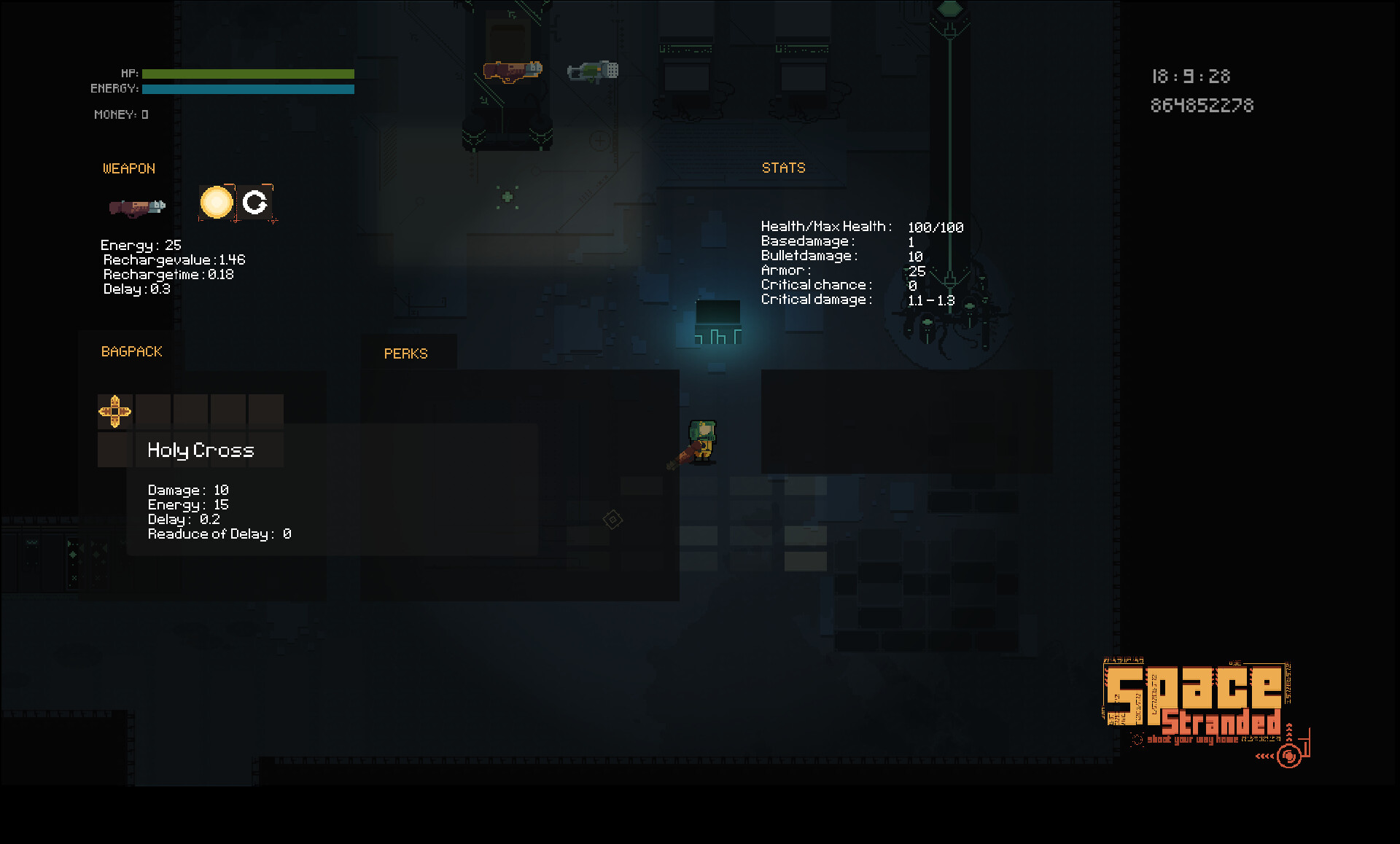This screenshot has width=1400, height=844.
Task: Collapse the WEAPON section
Action: click(128, 168)
